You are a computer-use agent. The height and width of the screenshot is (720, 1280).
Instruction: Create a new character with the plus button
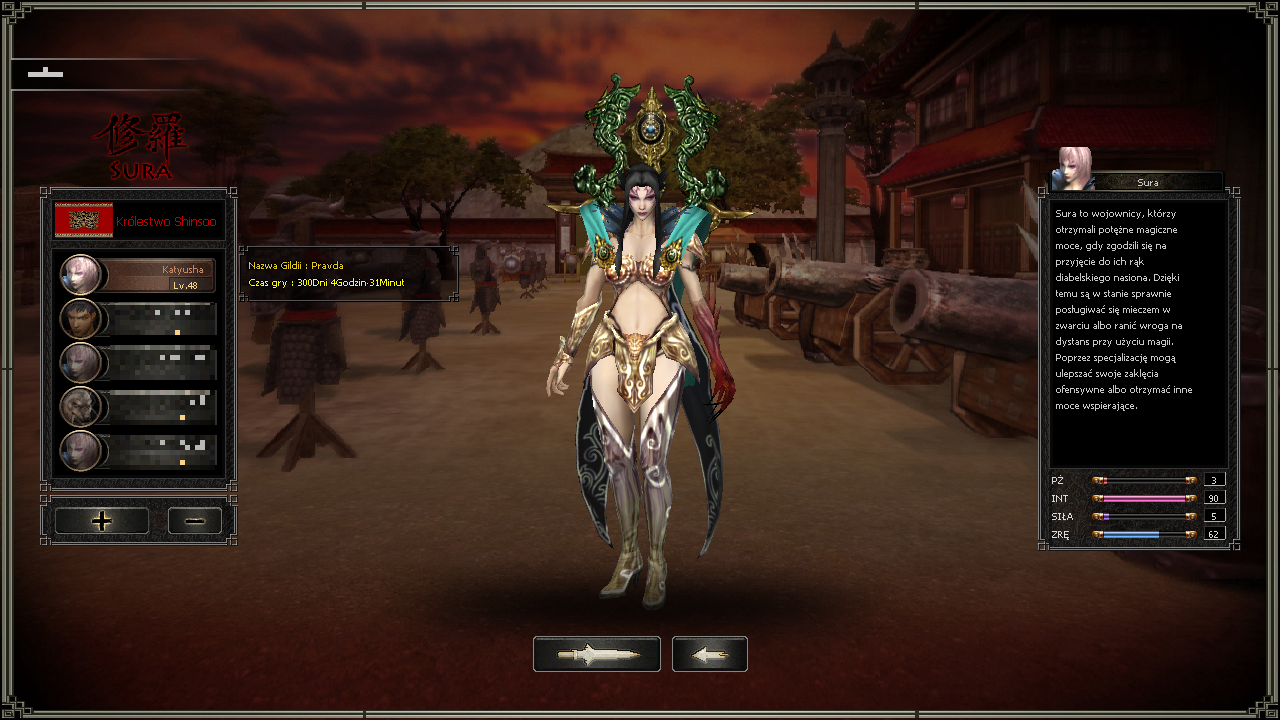102,521
